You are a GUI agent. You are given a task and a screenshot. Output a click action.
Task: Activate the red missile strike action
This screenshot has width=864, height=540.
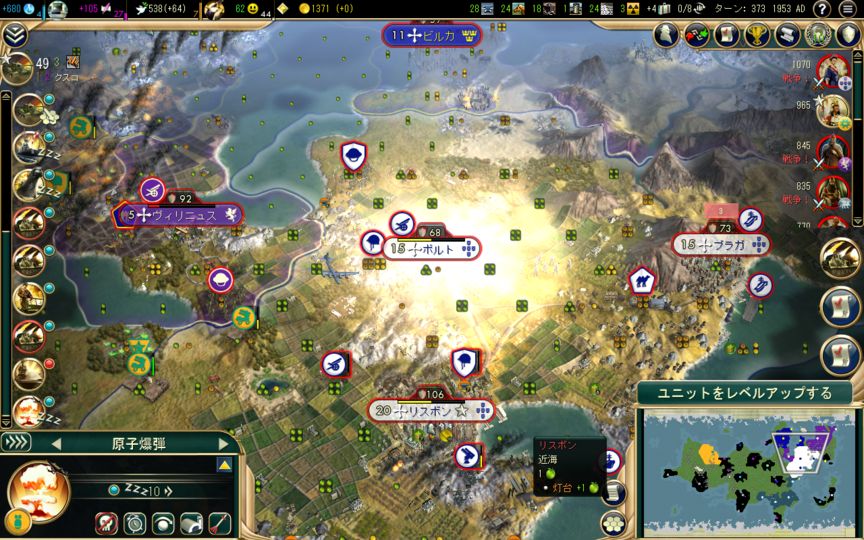(218, 521)
